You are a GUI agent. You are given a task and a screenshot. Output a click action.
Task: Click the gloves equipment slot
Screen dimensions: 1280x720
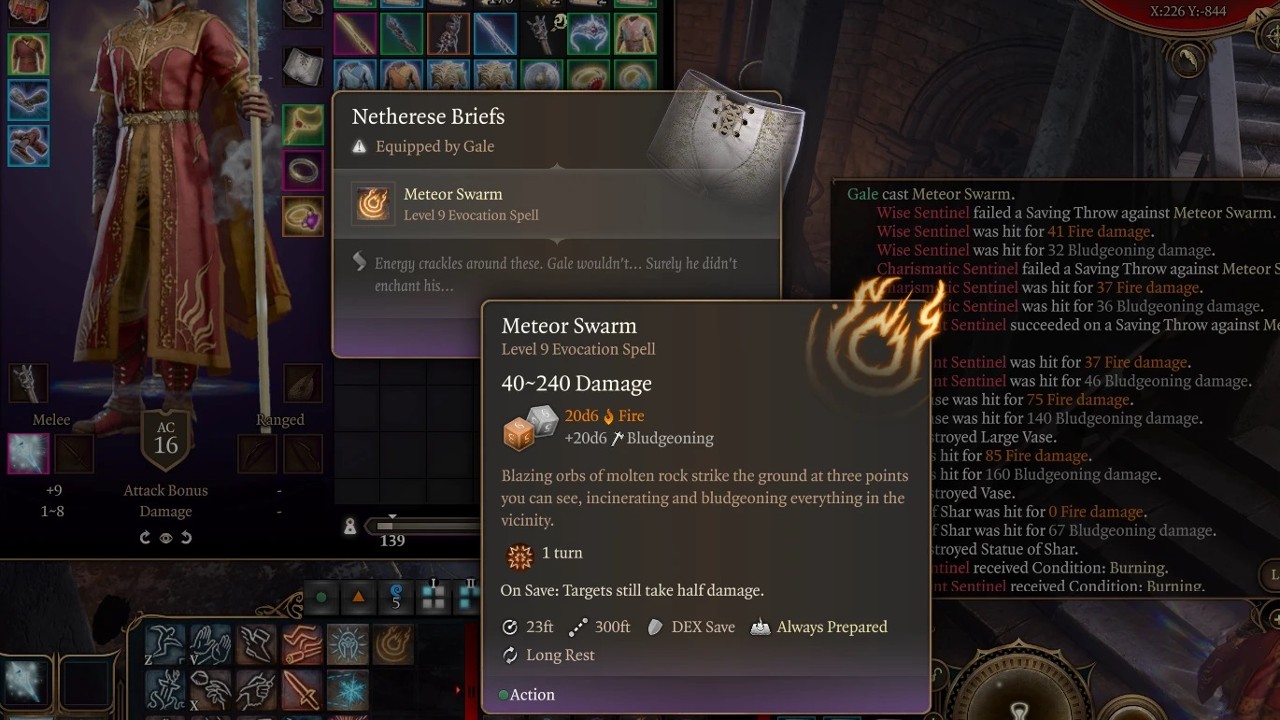28,100
